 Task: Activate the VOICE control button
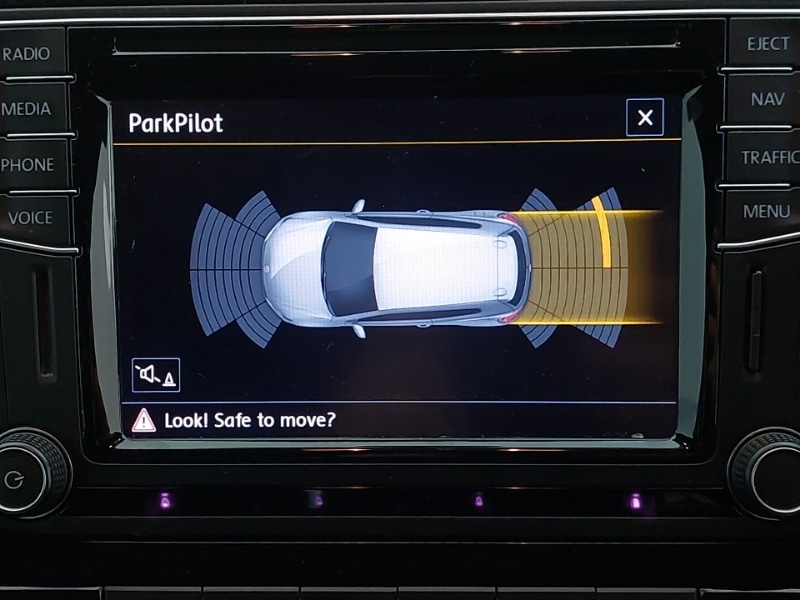(x=32, y=218)
